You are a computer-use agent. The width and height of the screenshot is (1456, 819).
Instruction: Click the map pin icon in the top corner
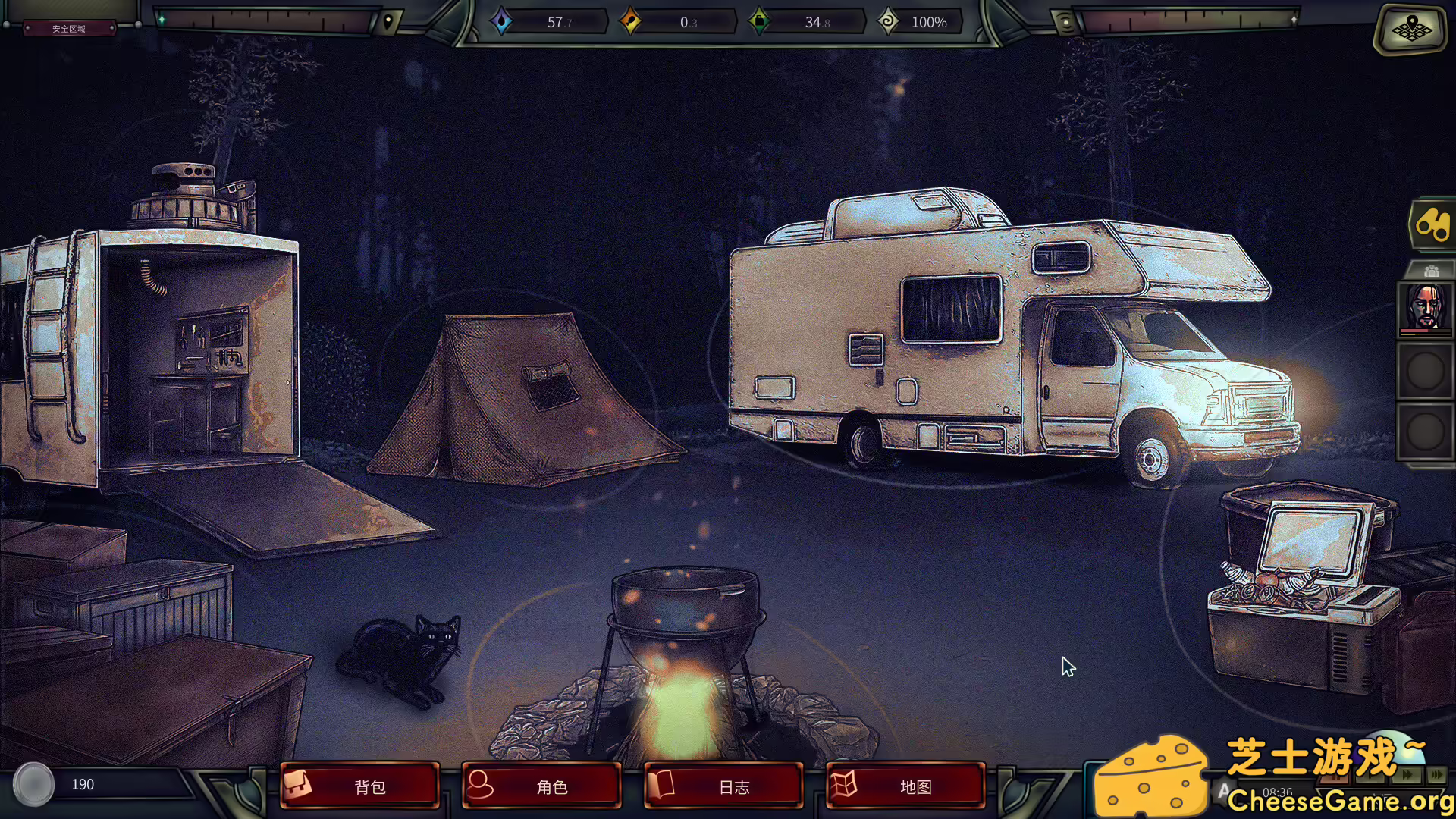pyautogui.click(x=1410, y=29)
